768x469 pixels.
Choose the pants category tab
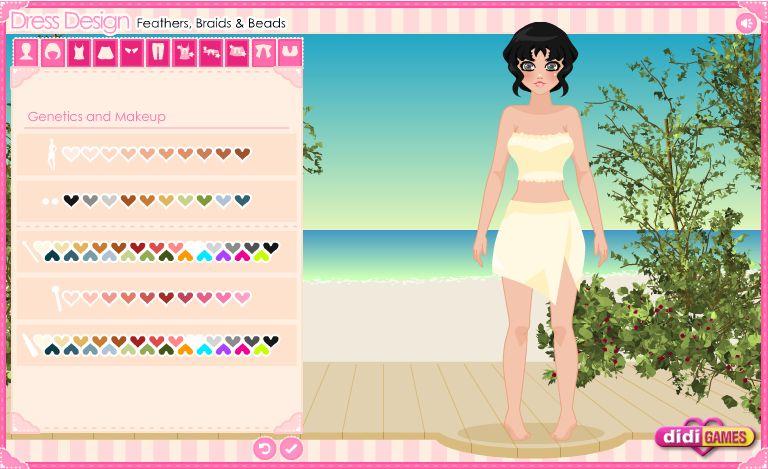[x=157, y=53]
